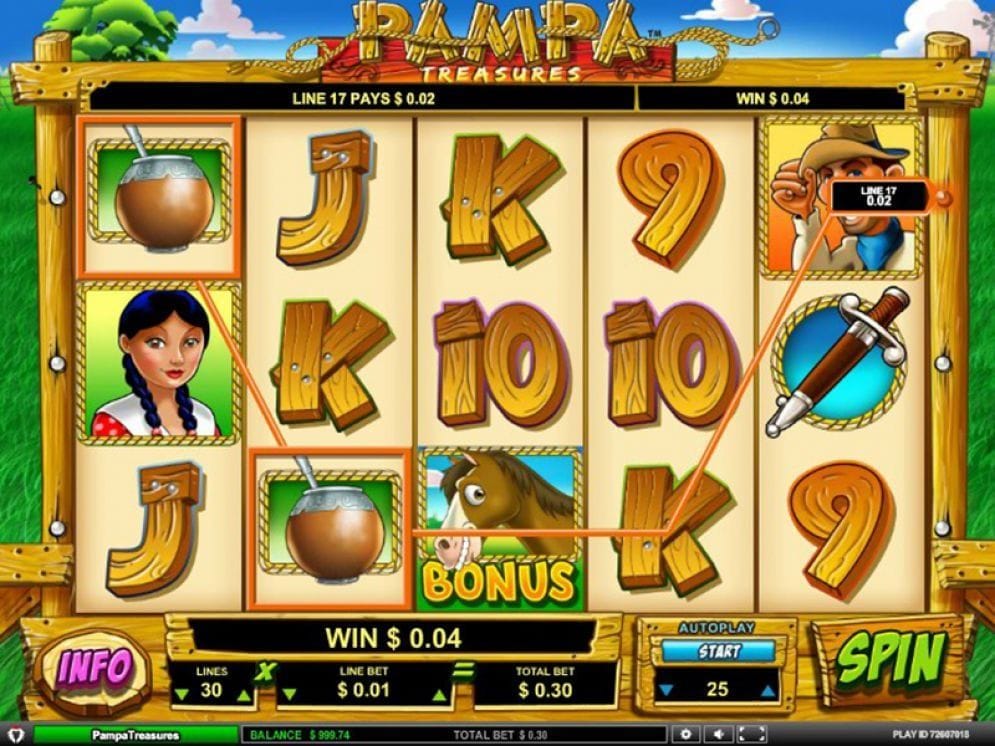The height and width of the screenshot is (746, 995).
Task: Click the PampaTreasures game title tab
Action: point(135,735)
